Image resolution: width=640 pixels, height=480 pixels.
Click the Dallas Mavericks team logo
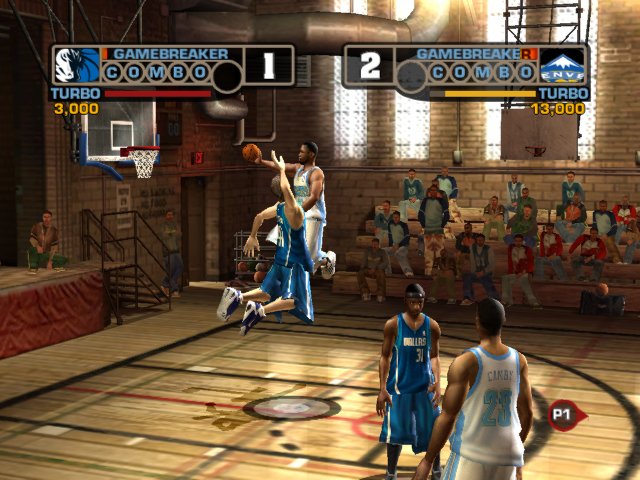[x=77, y=65]
